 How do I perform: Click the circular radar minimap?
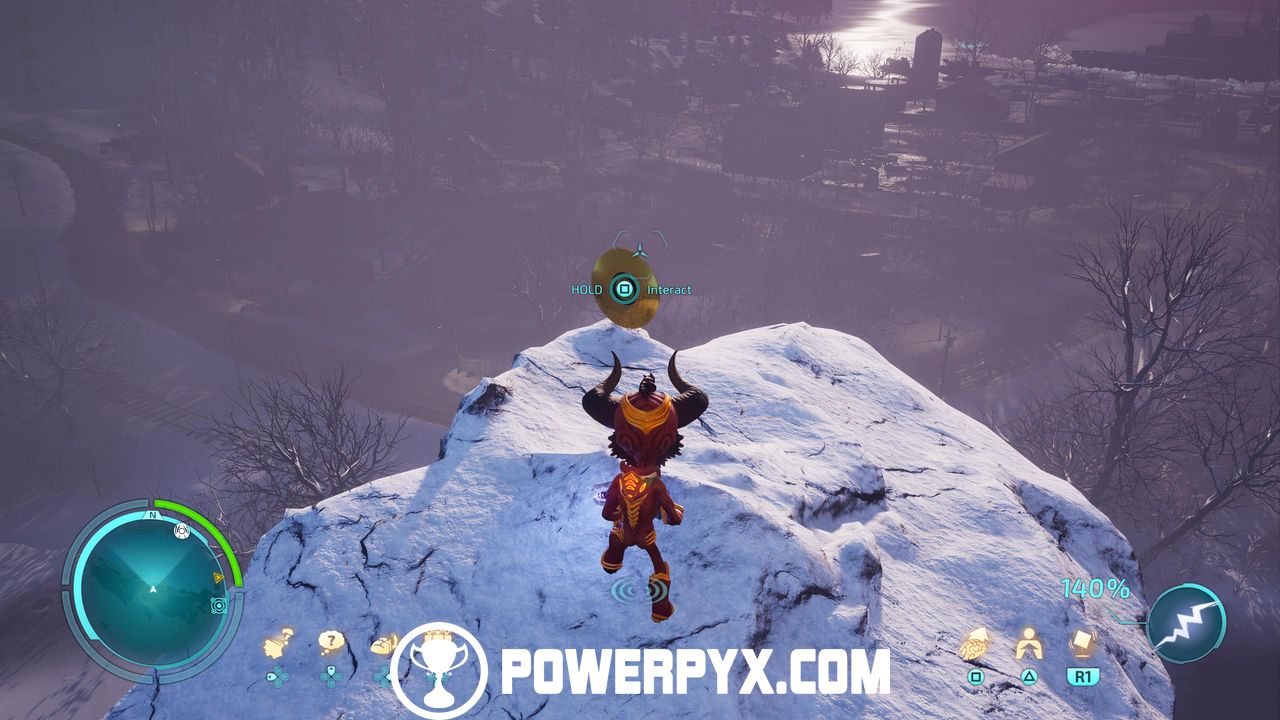152,589
